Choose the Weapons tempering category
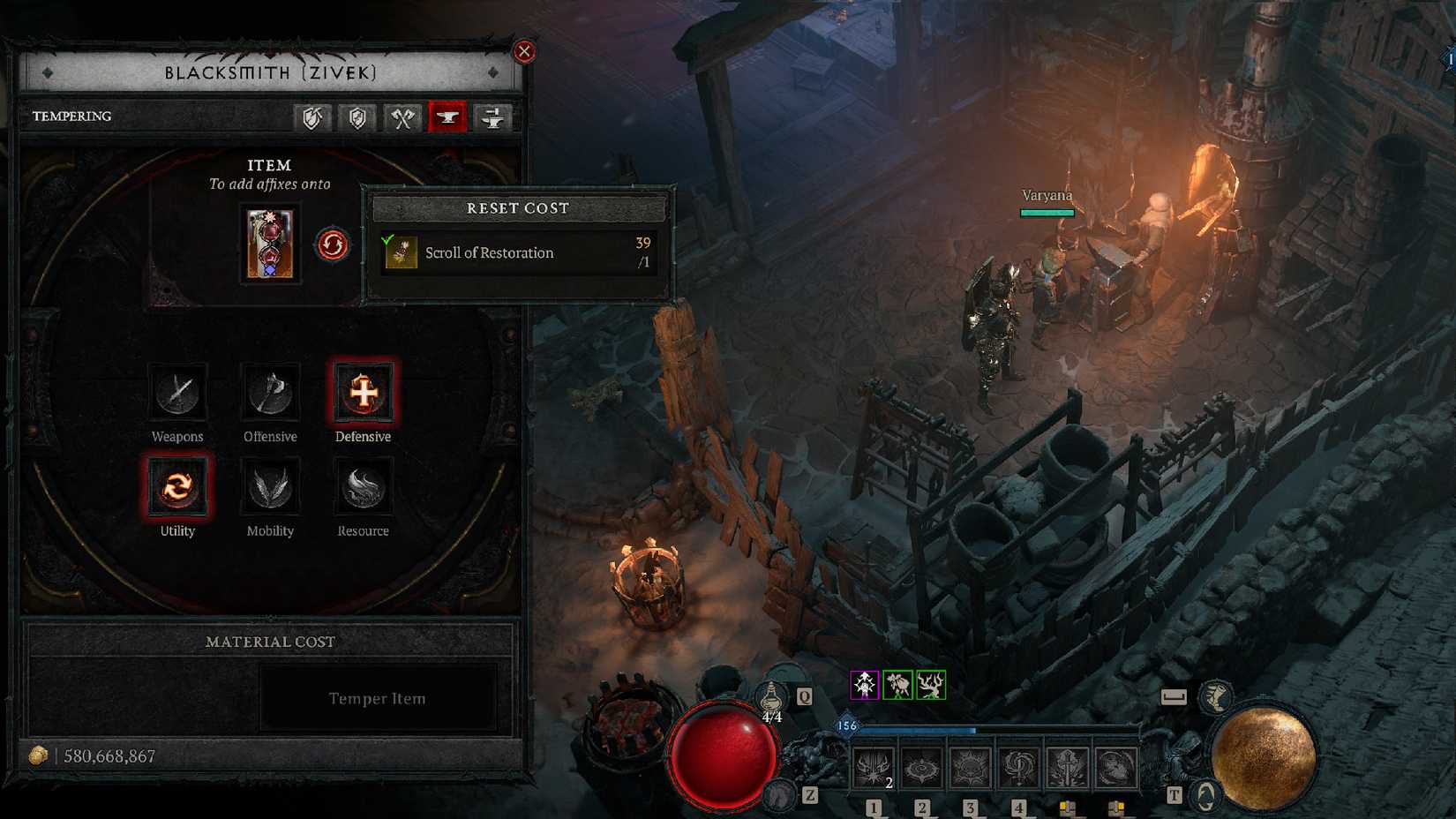 pyautogui.click(x=176, y=394)
